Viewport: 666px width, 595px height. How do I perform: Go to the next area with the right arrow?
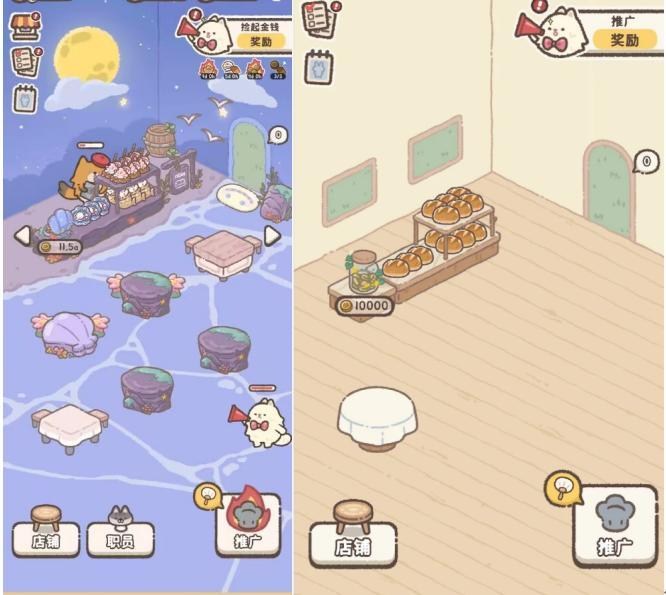coord(271,235)
